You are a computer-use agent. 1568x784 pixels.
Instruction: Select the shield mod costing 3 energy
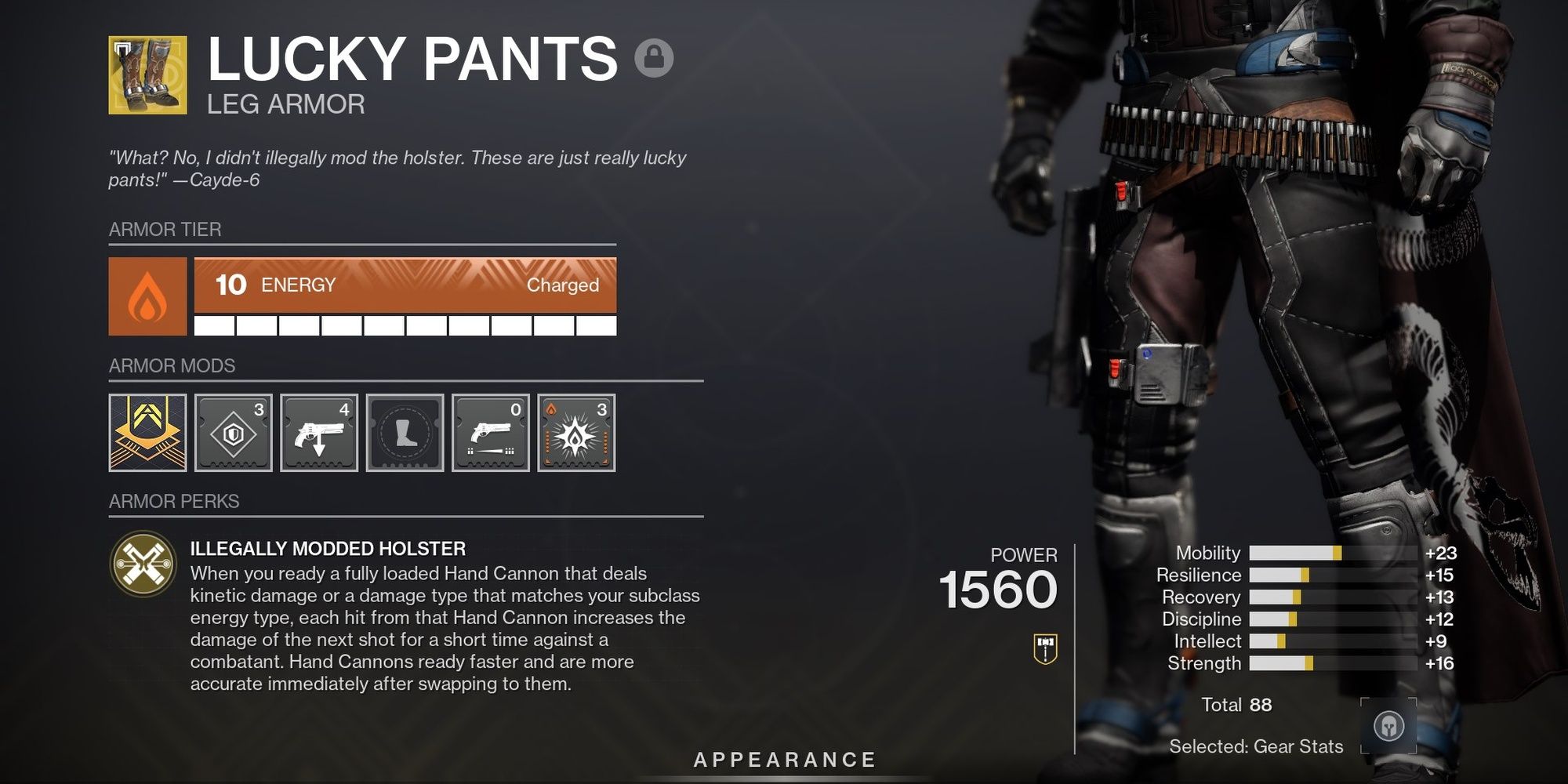point(234,432)
